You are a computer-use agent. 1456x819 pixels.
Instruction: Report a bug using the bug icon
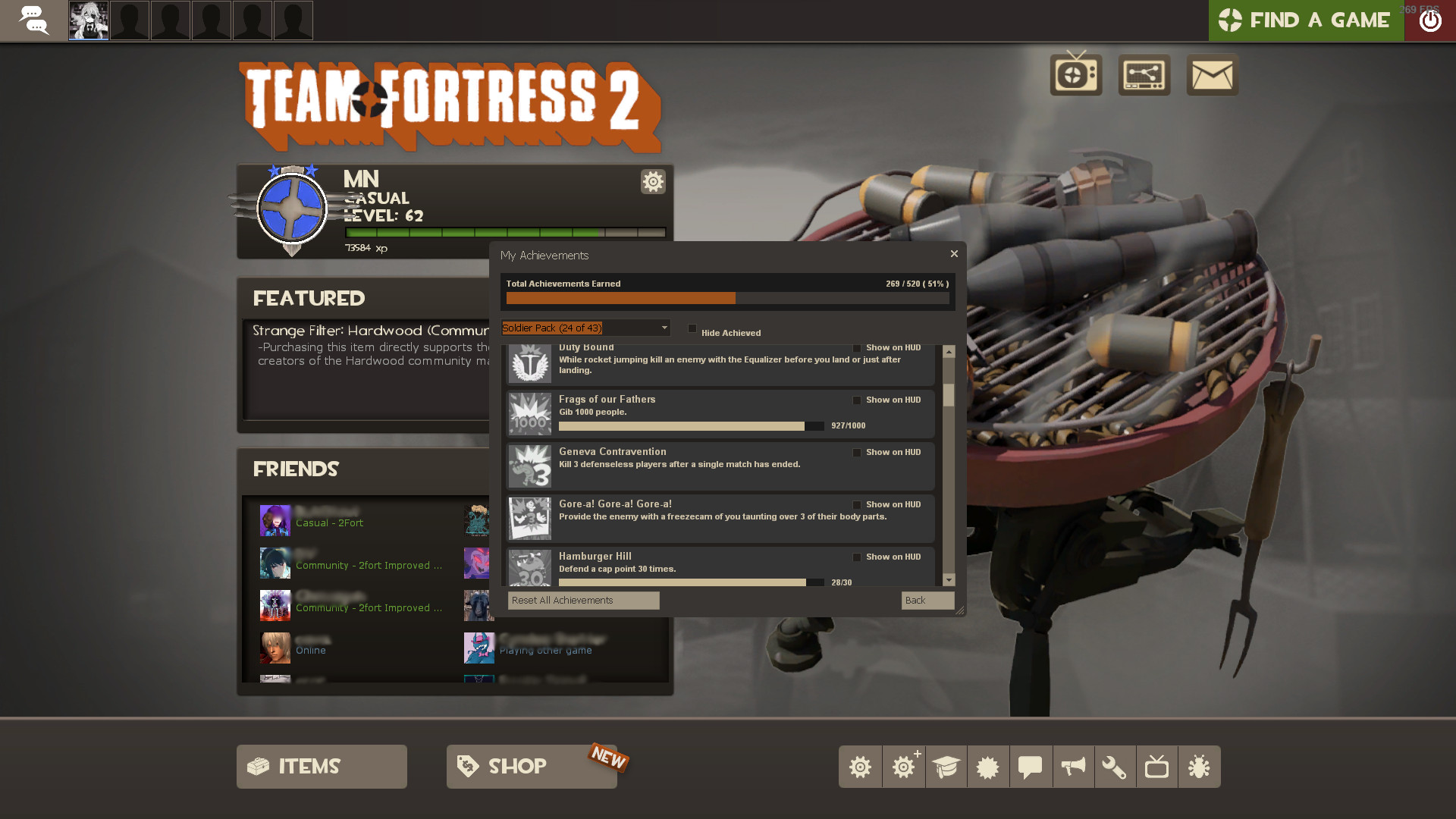[1200, 767]
